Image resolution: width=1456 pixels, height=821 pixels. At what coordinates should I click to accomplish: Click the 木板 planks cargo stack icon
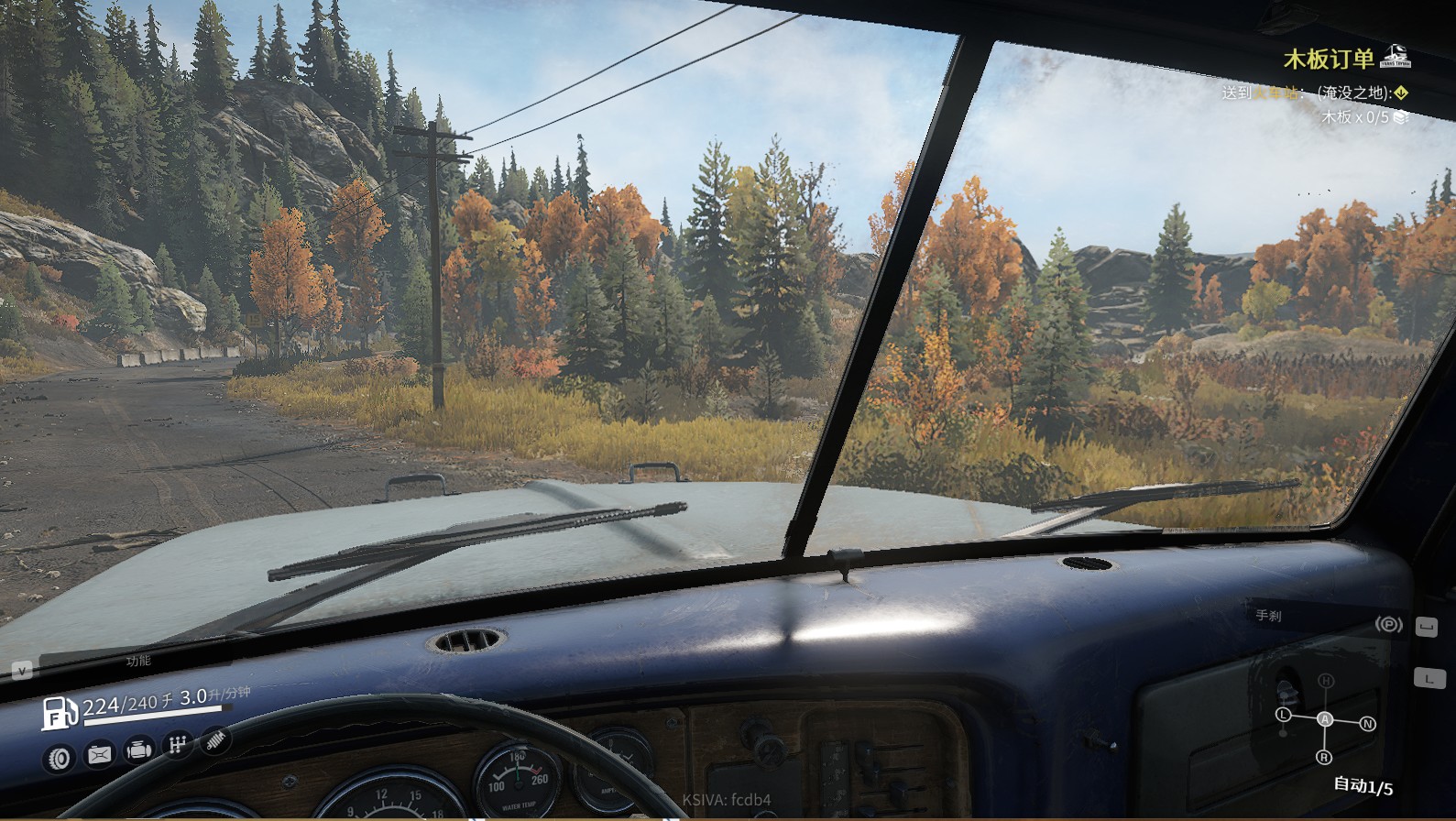1400,117
